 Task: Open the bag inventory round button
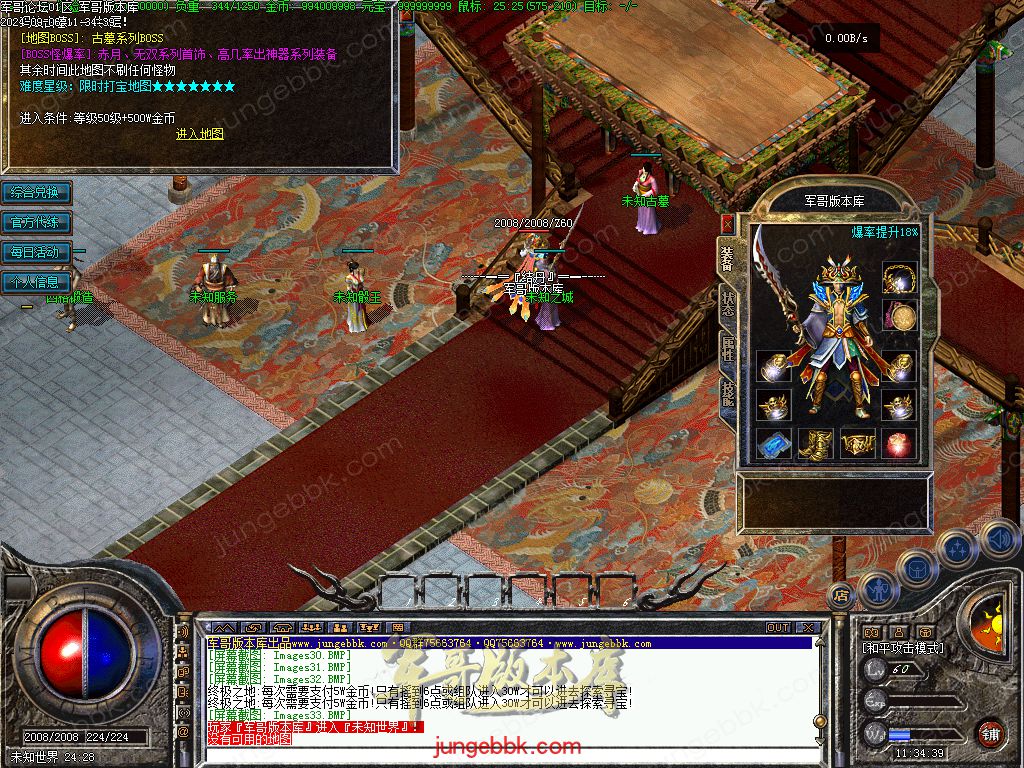[916, 568]
